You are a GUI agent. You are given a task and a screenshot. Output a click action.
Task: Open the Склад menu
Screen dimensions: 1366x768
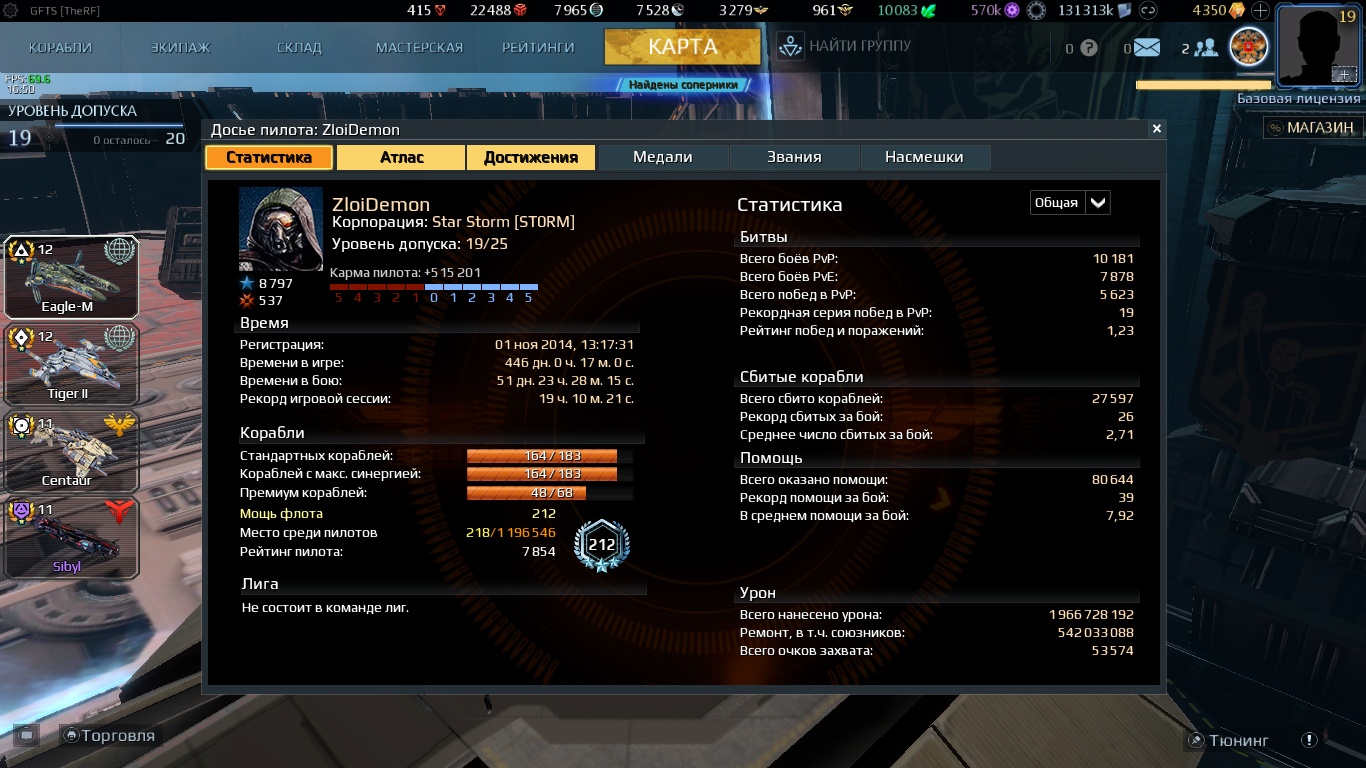click(299, 47)
